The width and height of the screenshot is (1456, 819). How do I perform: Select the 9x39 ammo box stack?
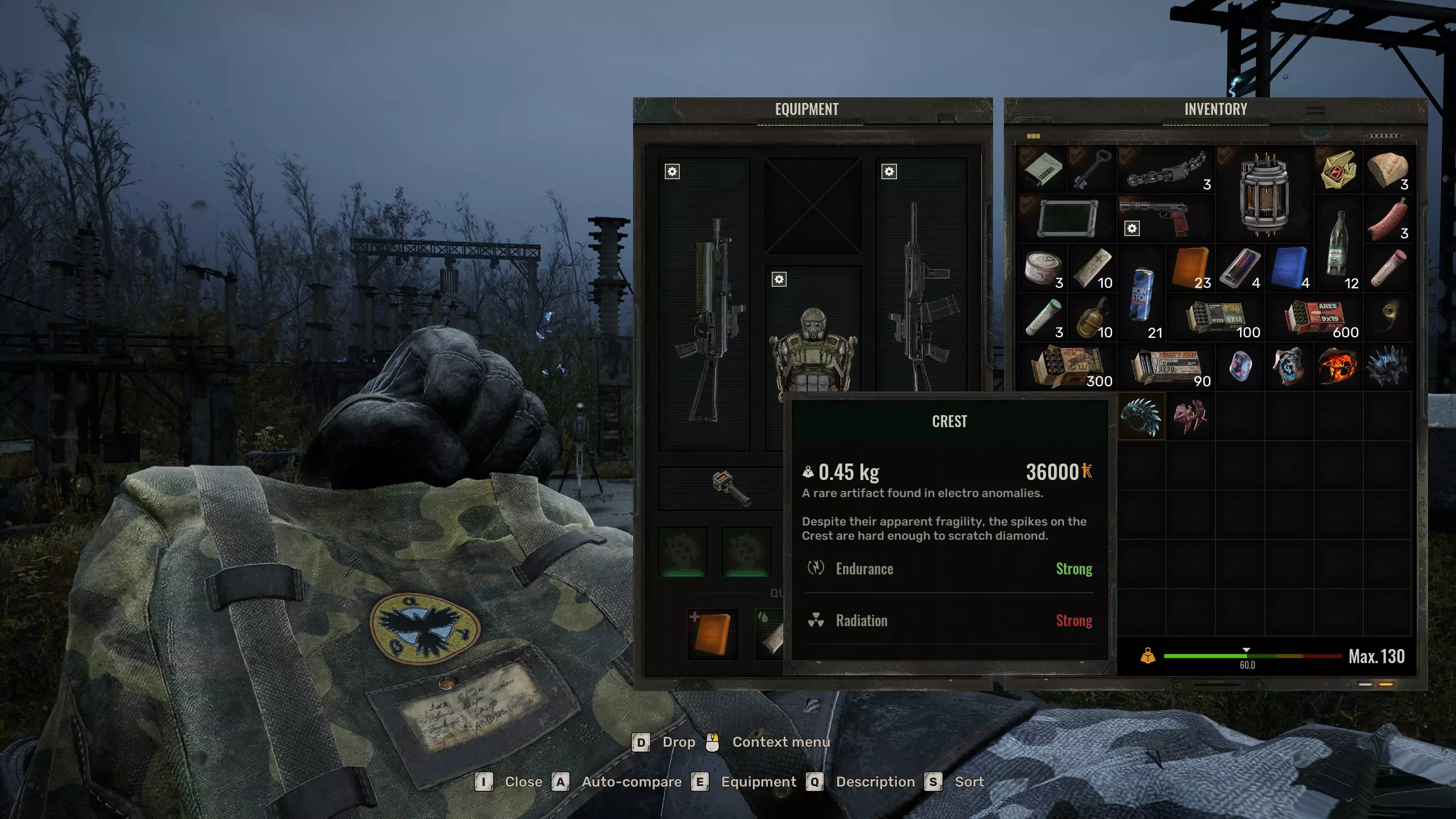coord(1167,366)
